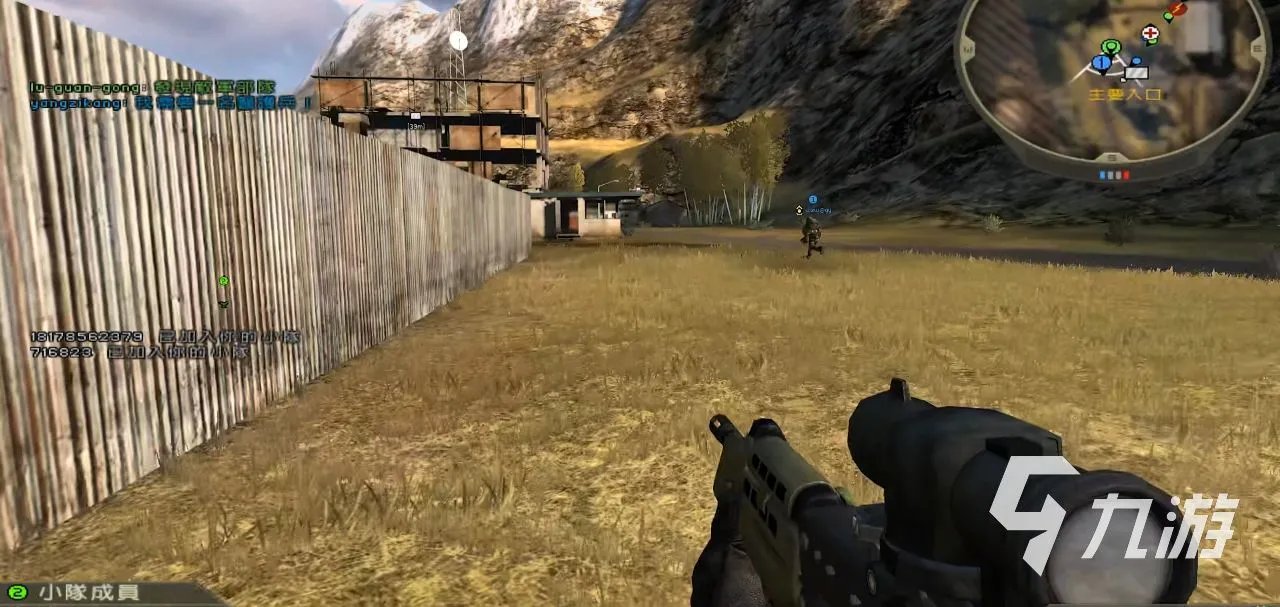This screenshot has width=1280, height=607.
Task: Select the medic red cross marker on minimap
Action: coord(1150,33)
